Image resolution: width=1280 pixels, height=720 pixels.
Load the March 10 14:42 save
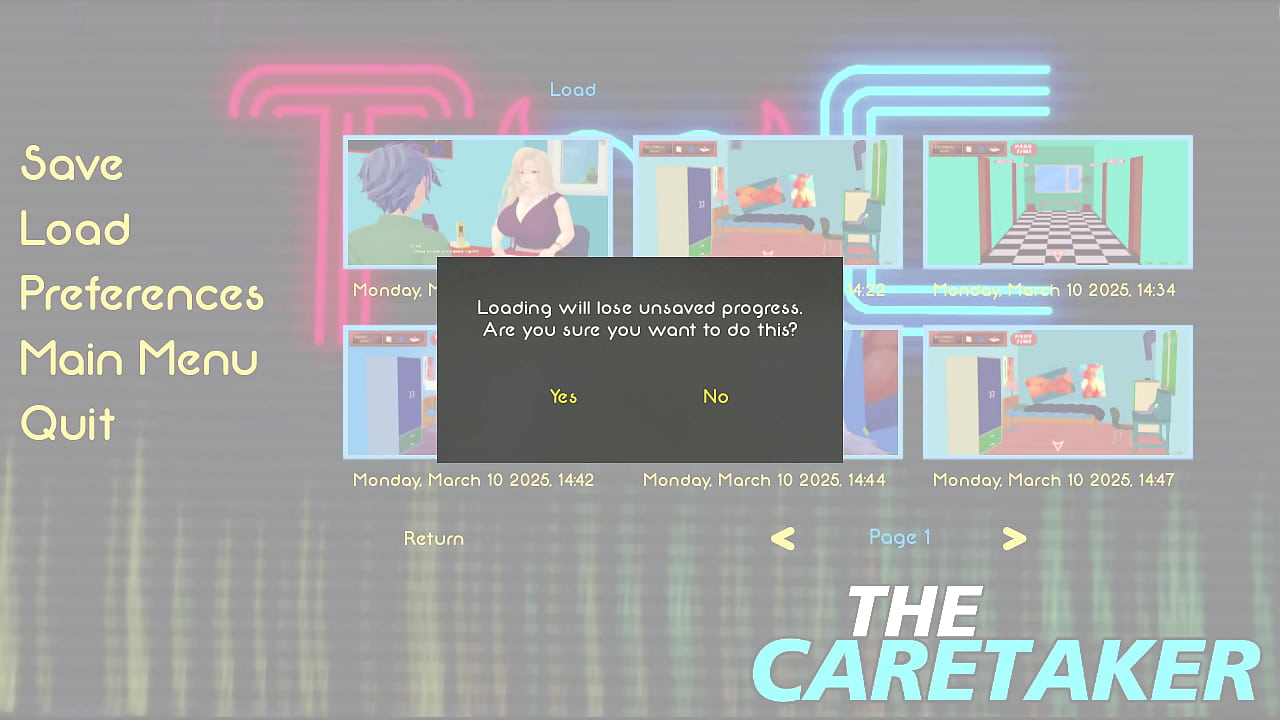400,391
